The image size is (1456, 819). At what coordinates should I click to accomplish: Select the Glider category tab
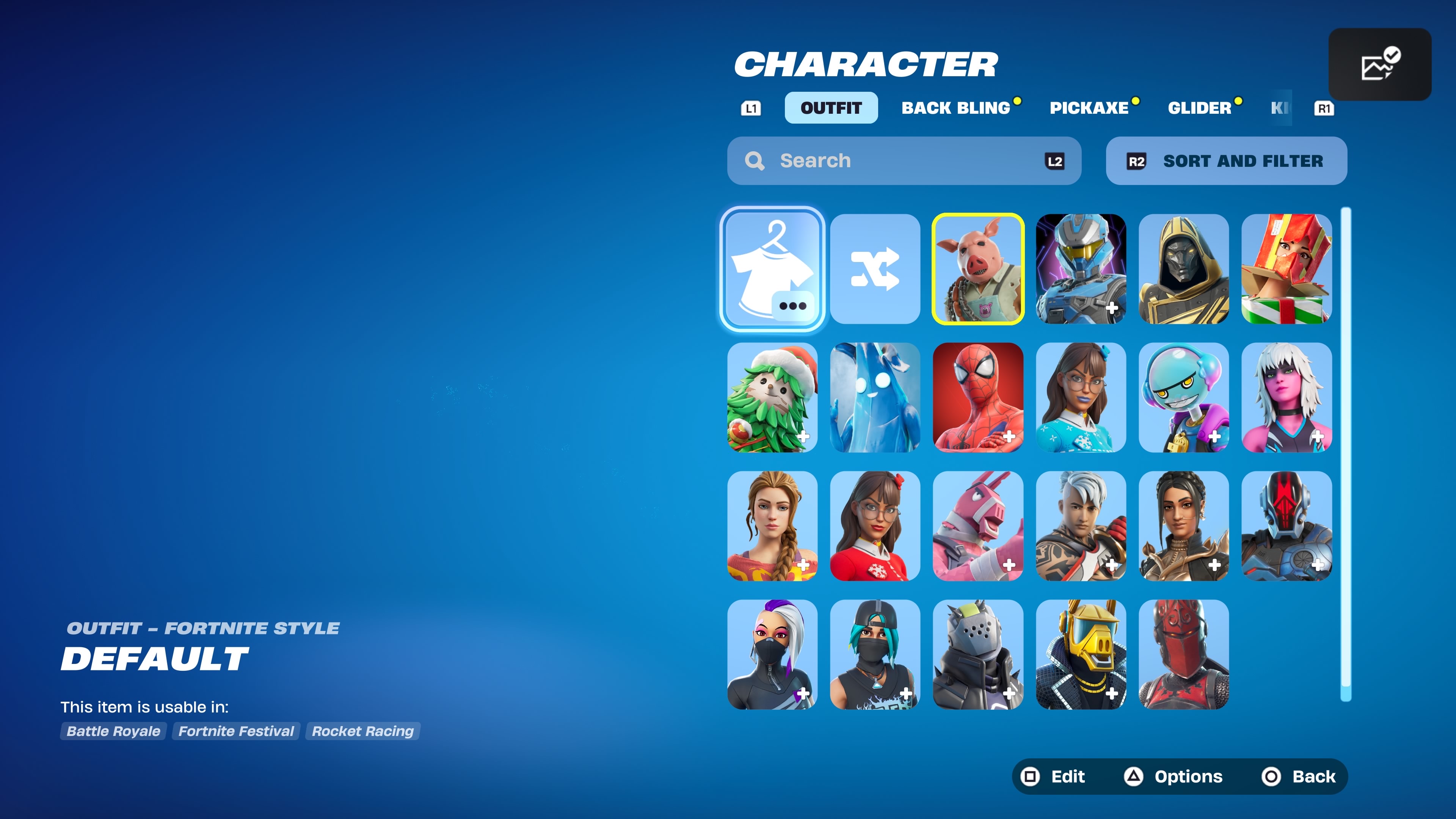click(x=1199, y=108)
